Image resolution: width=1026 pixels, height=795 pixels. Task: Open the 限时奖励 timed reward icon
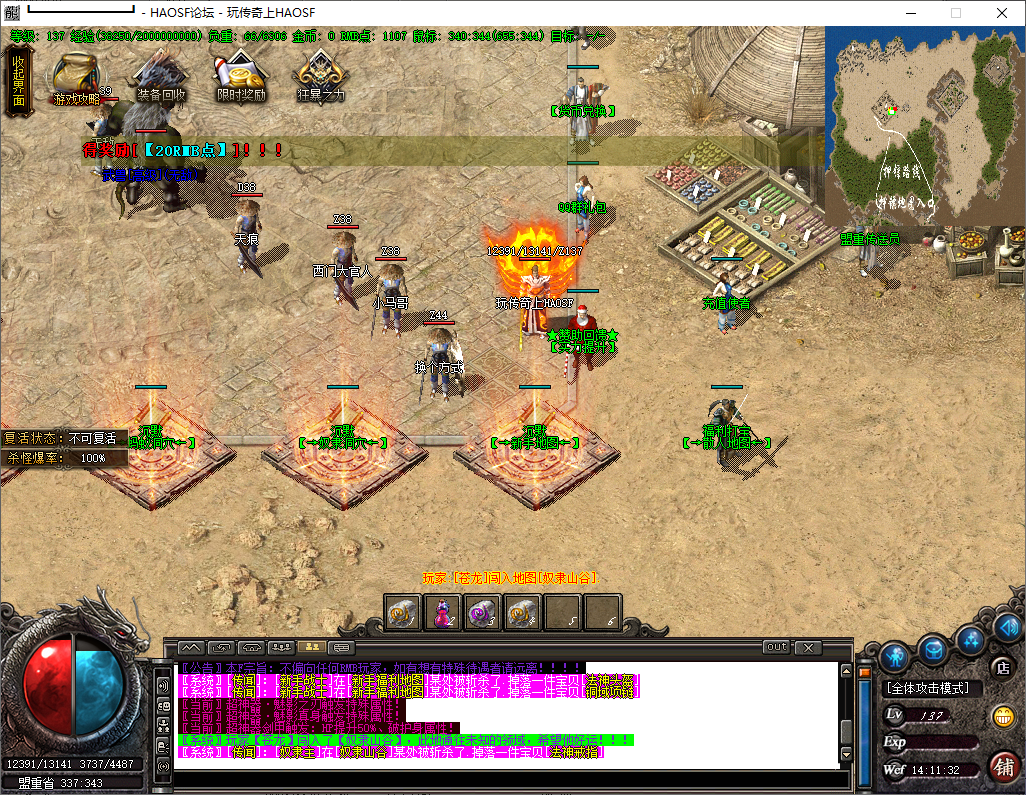click(x=240, y=78)
